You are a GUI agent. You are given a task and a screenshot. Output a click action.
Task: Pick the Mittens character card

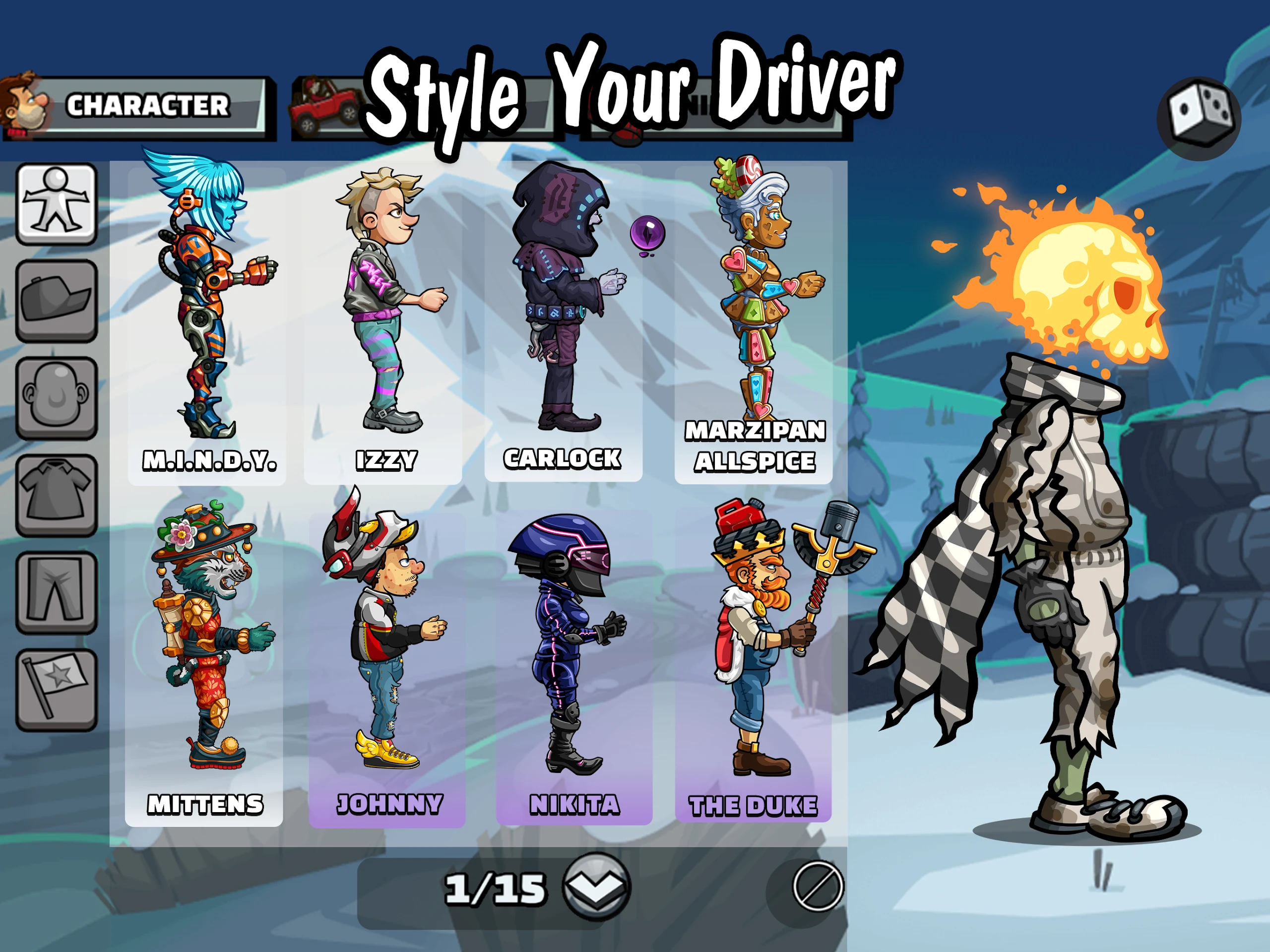coord(204,660)
